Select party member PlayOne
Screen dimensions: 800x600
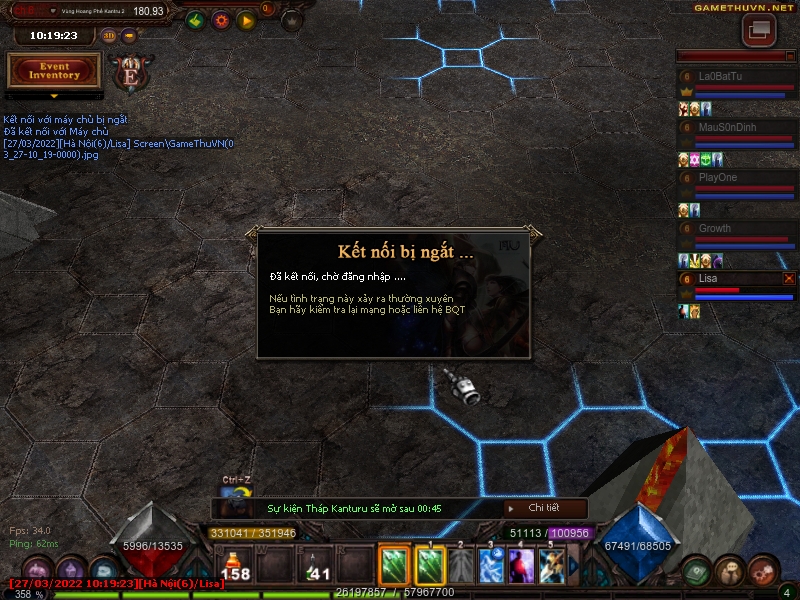[734, 178]
